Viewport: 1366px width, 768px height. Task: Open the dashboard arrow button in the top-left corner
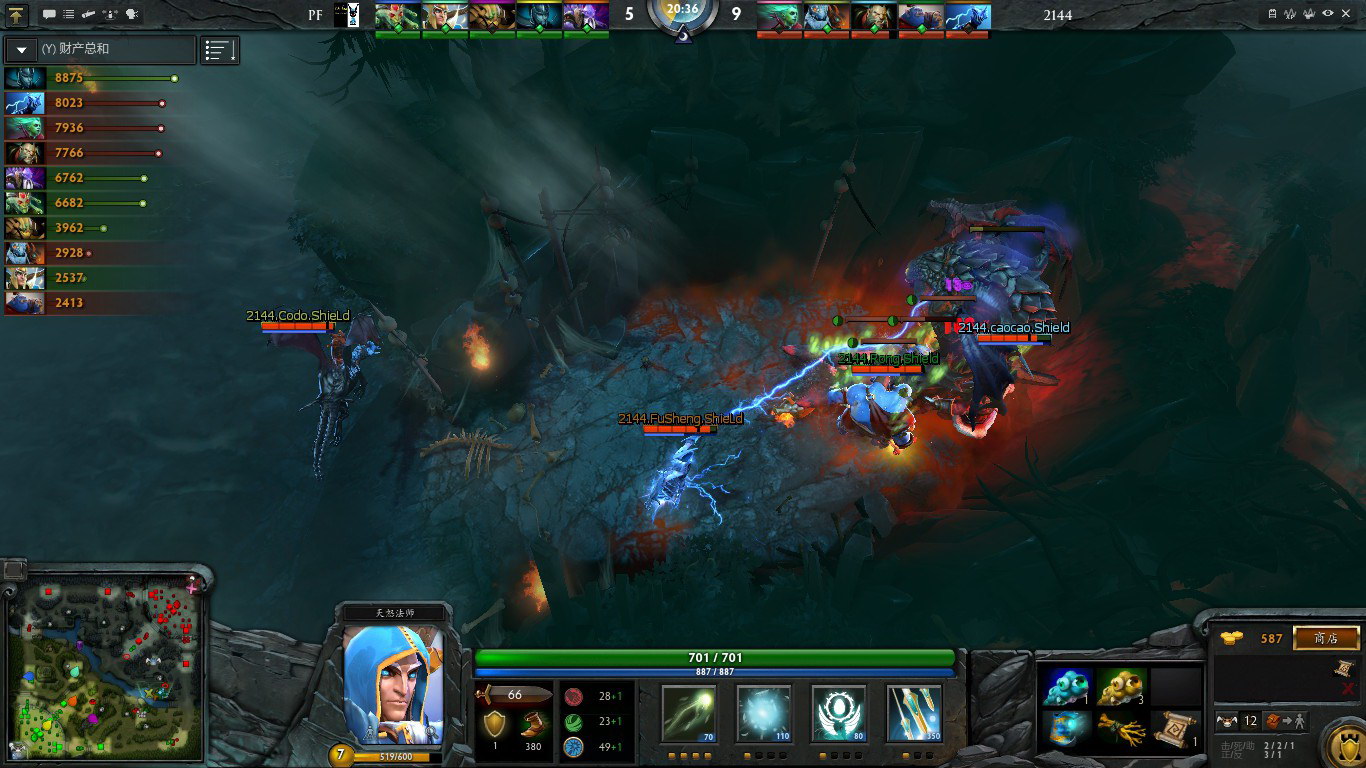(17, 14)
